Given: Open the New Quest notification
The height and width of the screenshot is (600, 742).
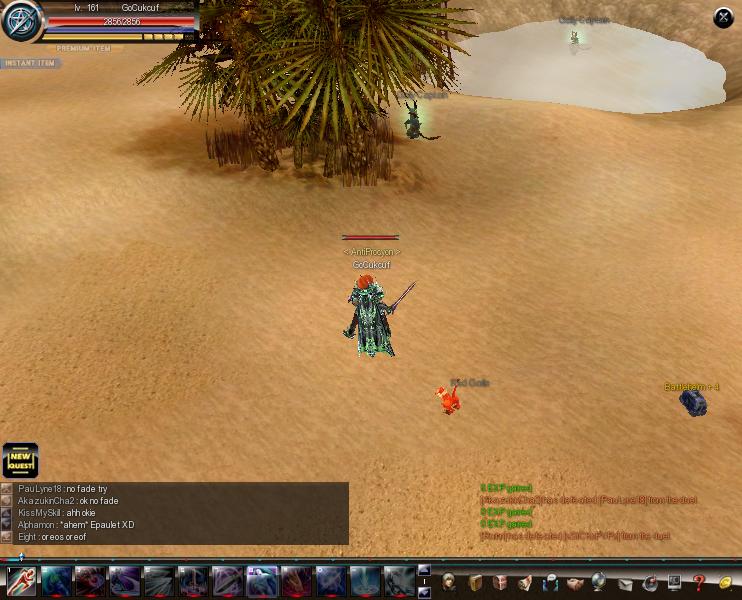Looking at the screenshot, I should click(x=20, y=461).
